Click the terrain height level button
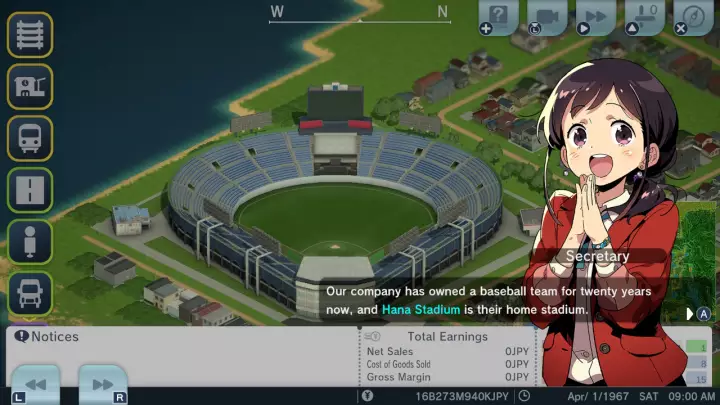 pos(644,17)
